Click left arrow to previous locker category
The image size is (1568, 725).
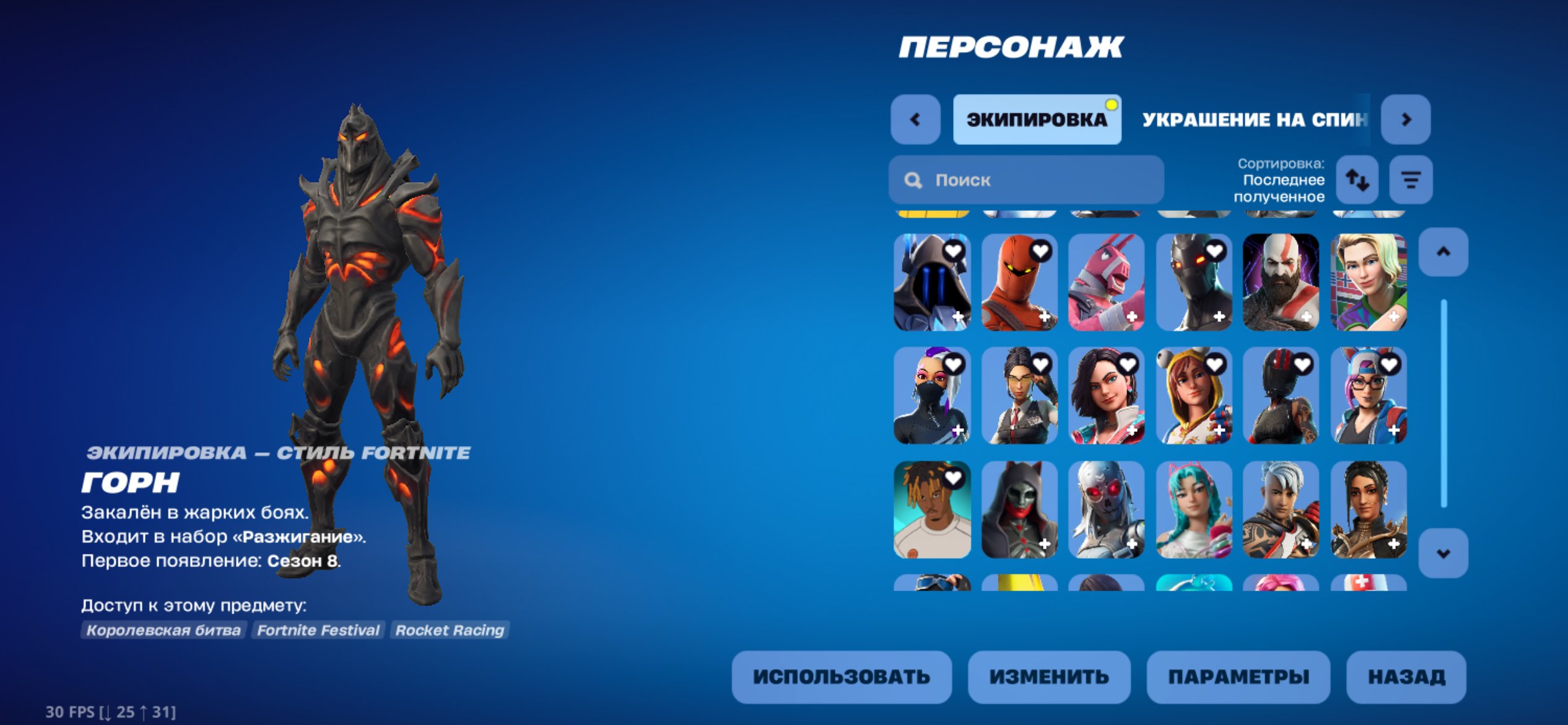(x=915, y=119)
